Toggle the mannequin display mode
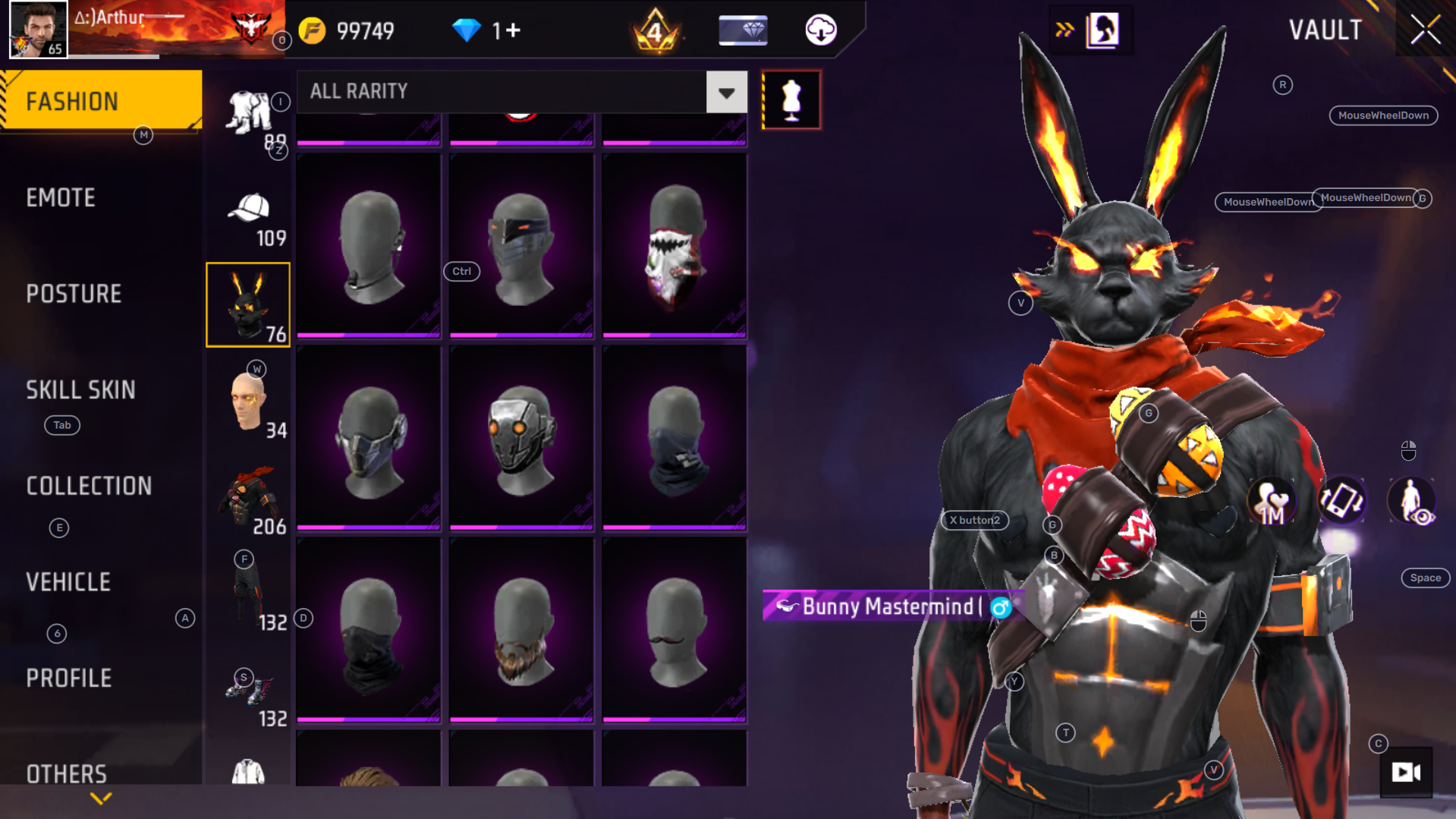Image resolution: width=1456 pixels, height=819 pixels. pyautogui.click(x=792, y=99)
